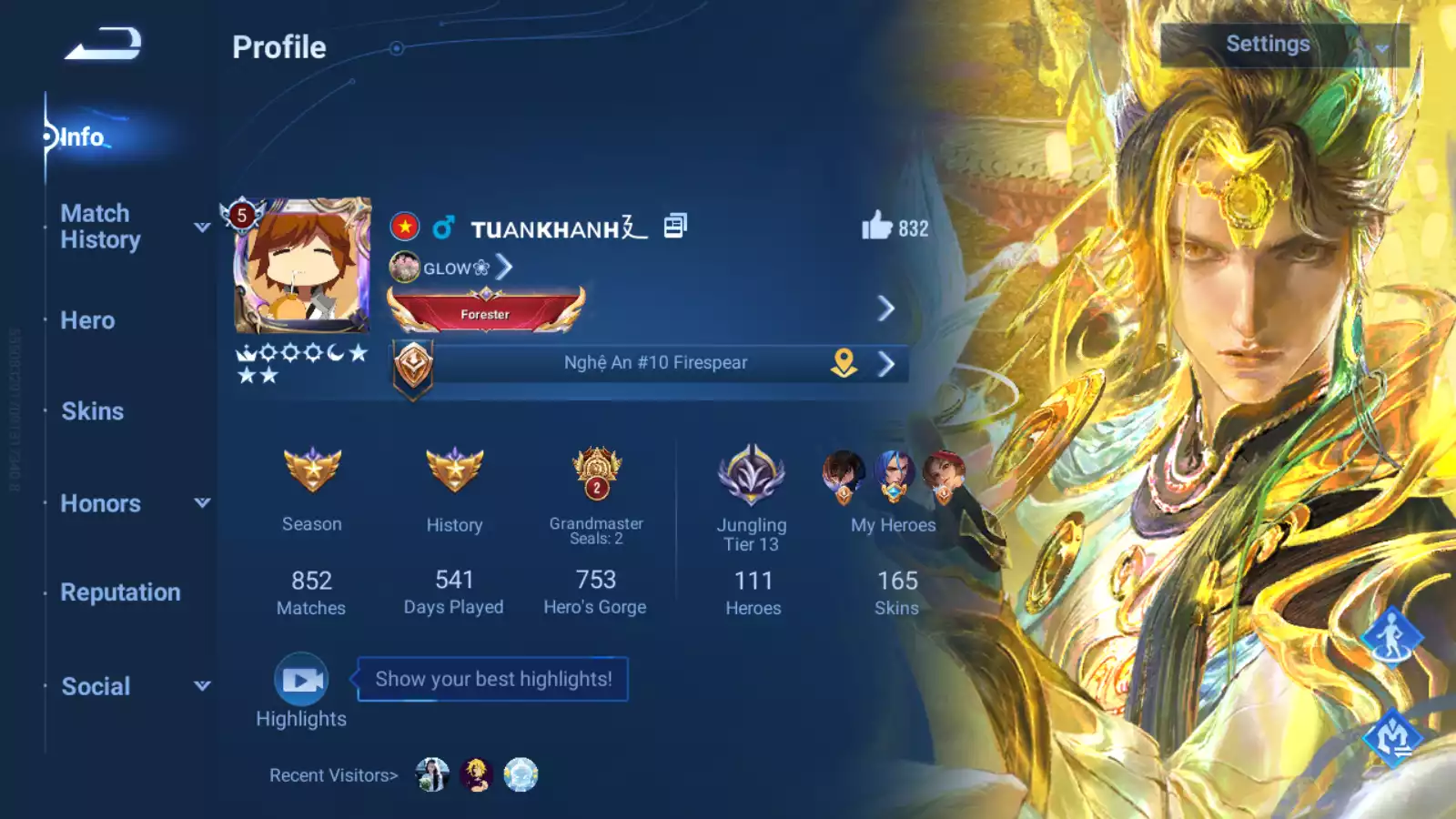Go back using the return arrow

point(103,44)
